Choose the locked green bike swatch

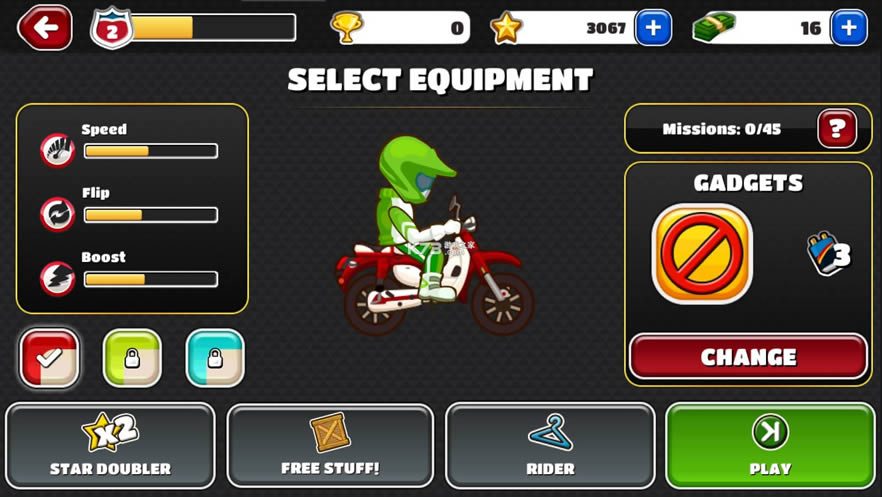pos(132,358)
